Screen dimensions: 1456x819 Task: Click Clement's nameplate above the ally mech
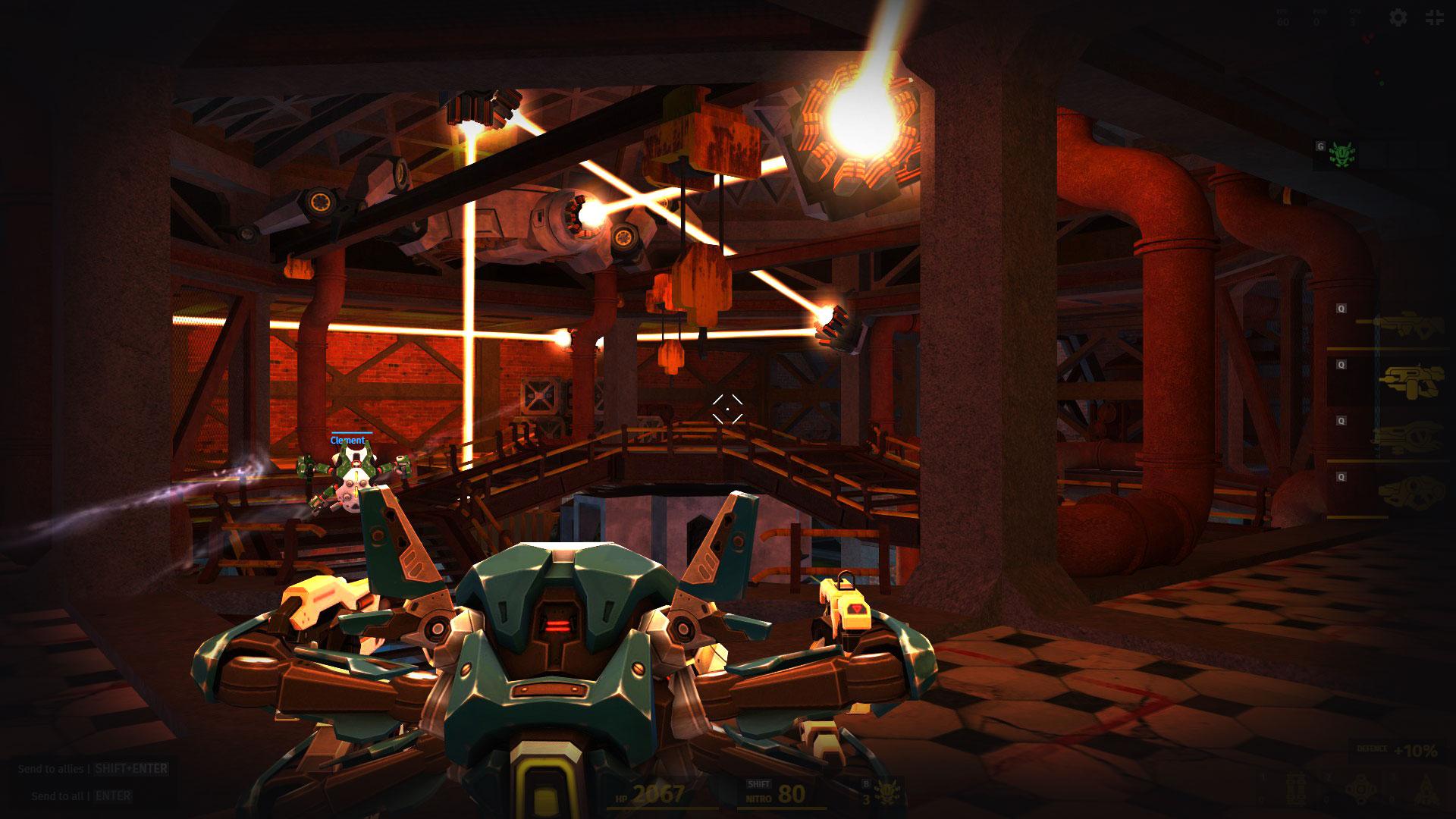(x=348, y=438)
